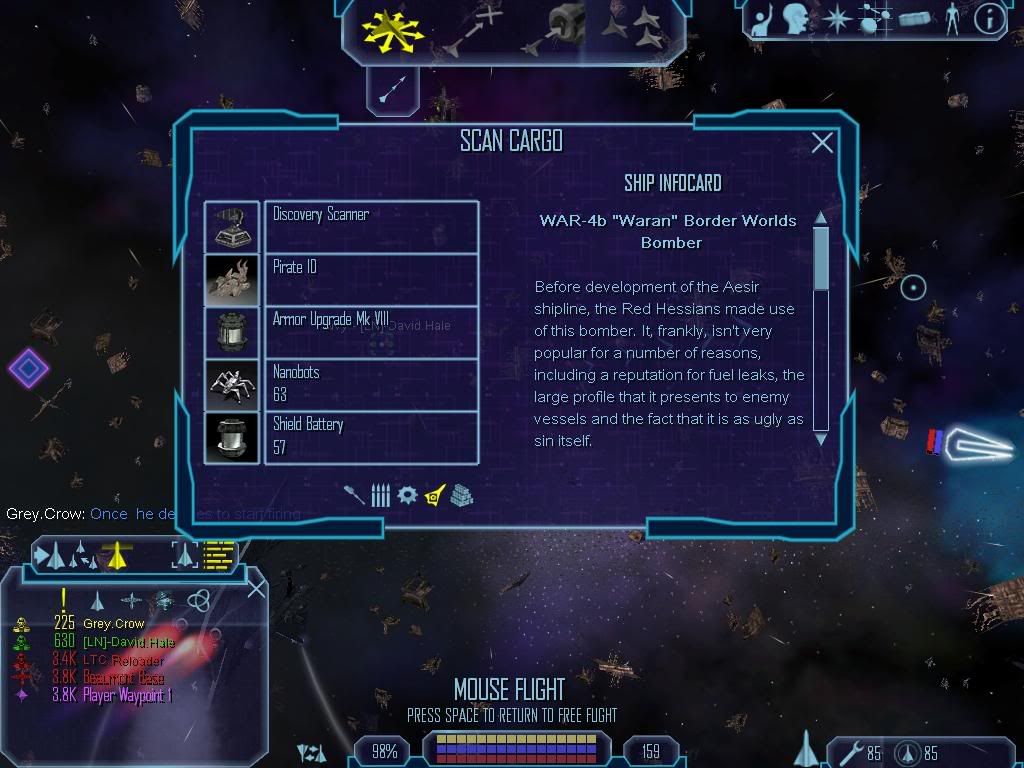The image size is (1024, 768).
Task: Select Player Waypoint 1 in contact list
Action: [x=121, y=696]
